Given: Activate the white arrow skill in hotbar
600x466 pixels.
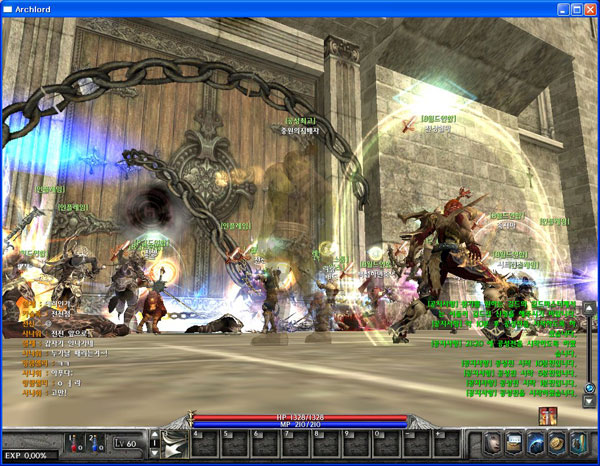Looking at the screenshot, I should [x=174, y=443].
